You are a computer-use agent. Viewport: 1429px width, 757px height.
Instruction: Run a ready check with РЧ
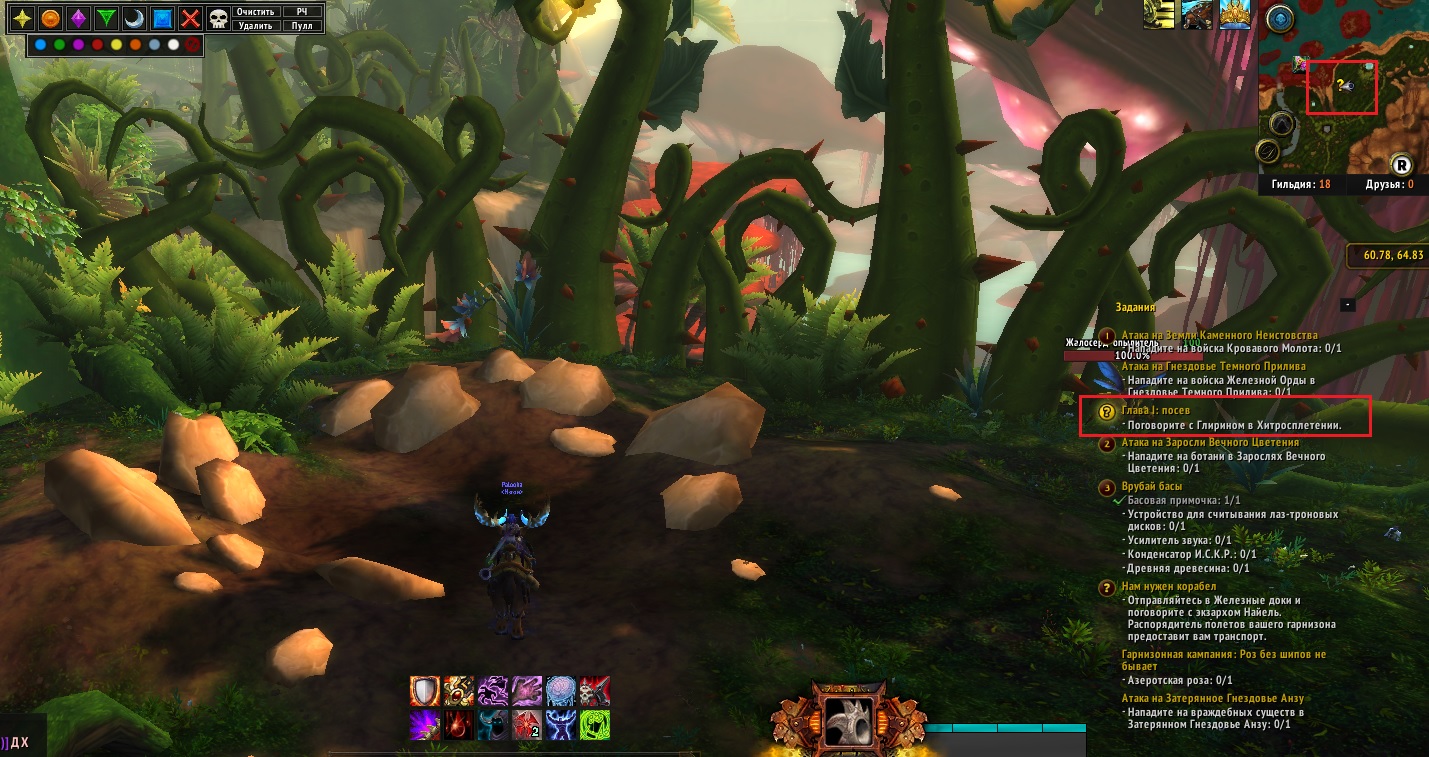click(302, 12)
